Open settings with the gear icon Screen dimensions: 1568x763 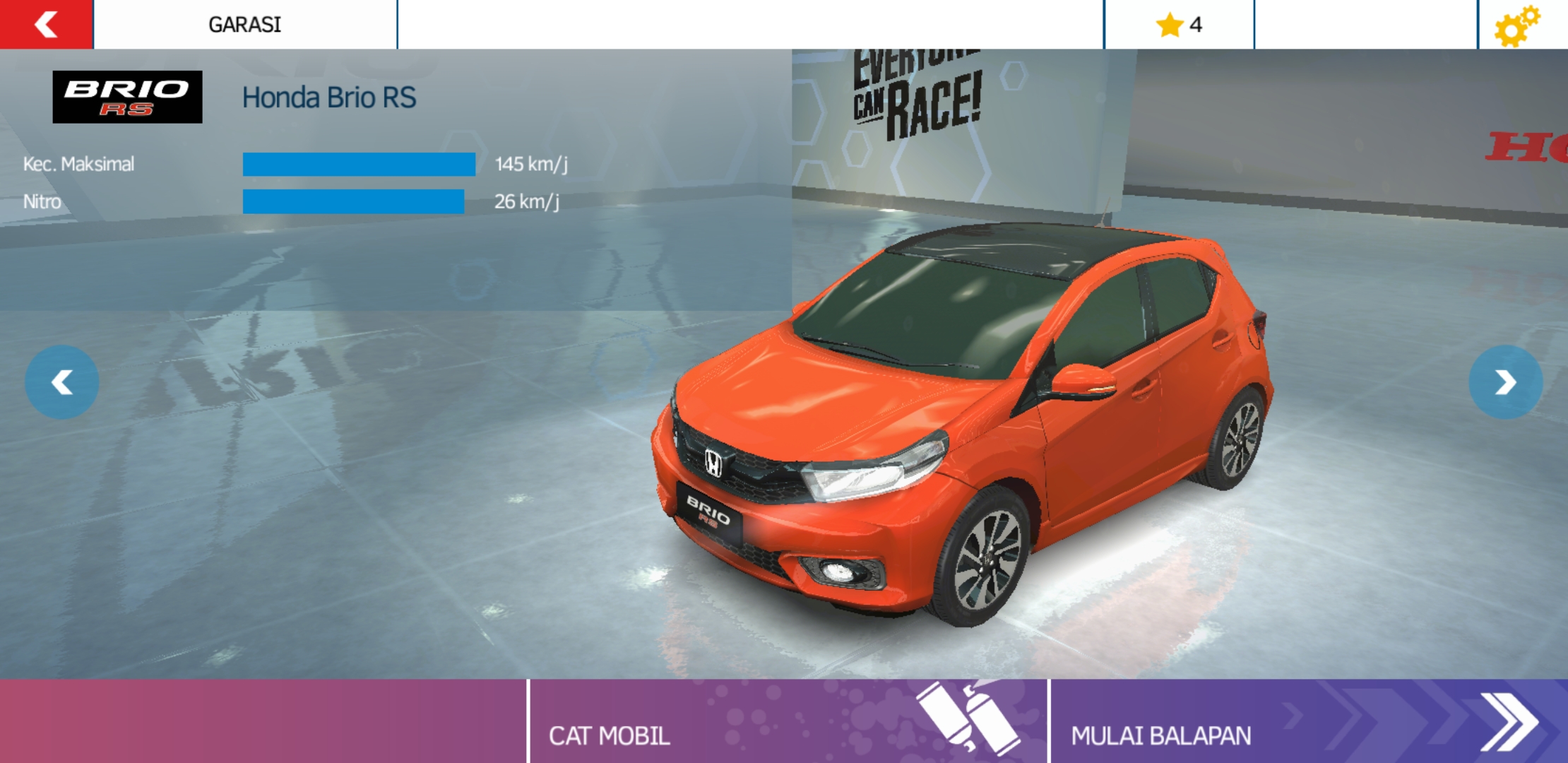1516,26
